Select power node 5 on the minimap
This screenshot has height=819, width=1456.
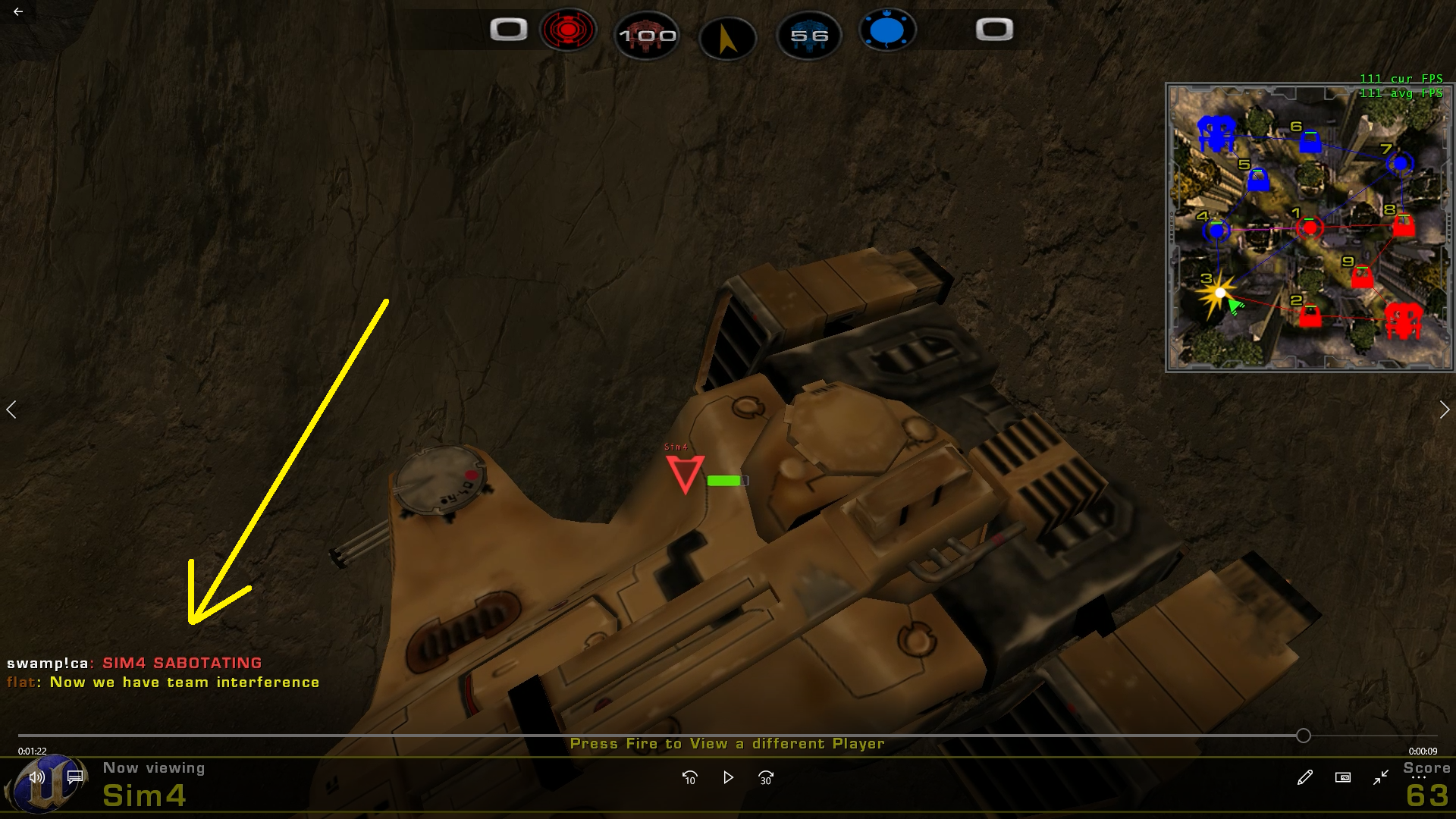[1258, 180]
